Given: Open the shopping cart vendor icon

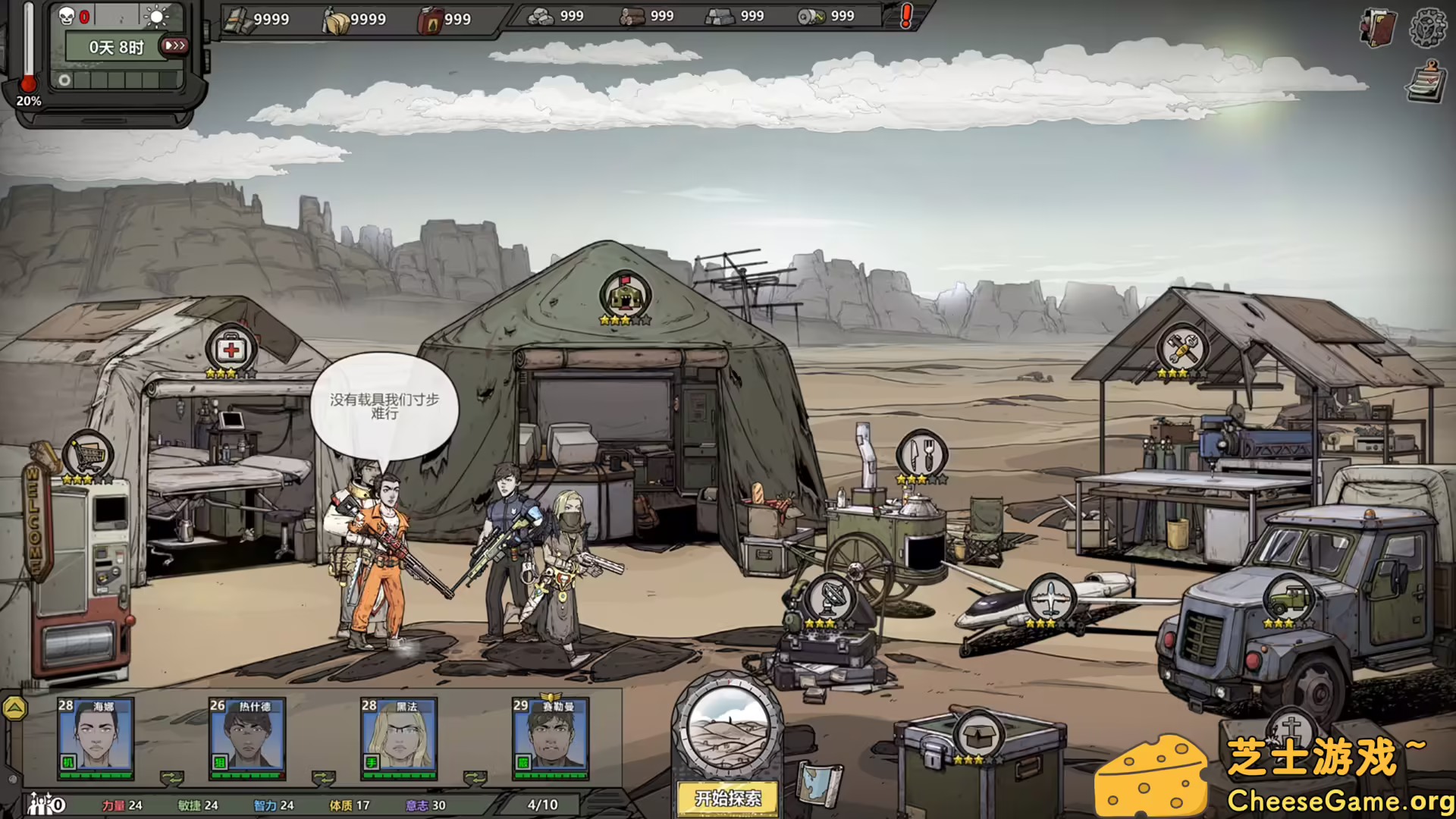Looking at the screenshot, I should pos(88,455).
